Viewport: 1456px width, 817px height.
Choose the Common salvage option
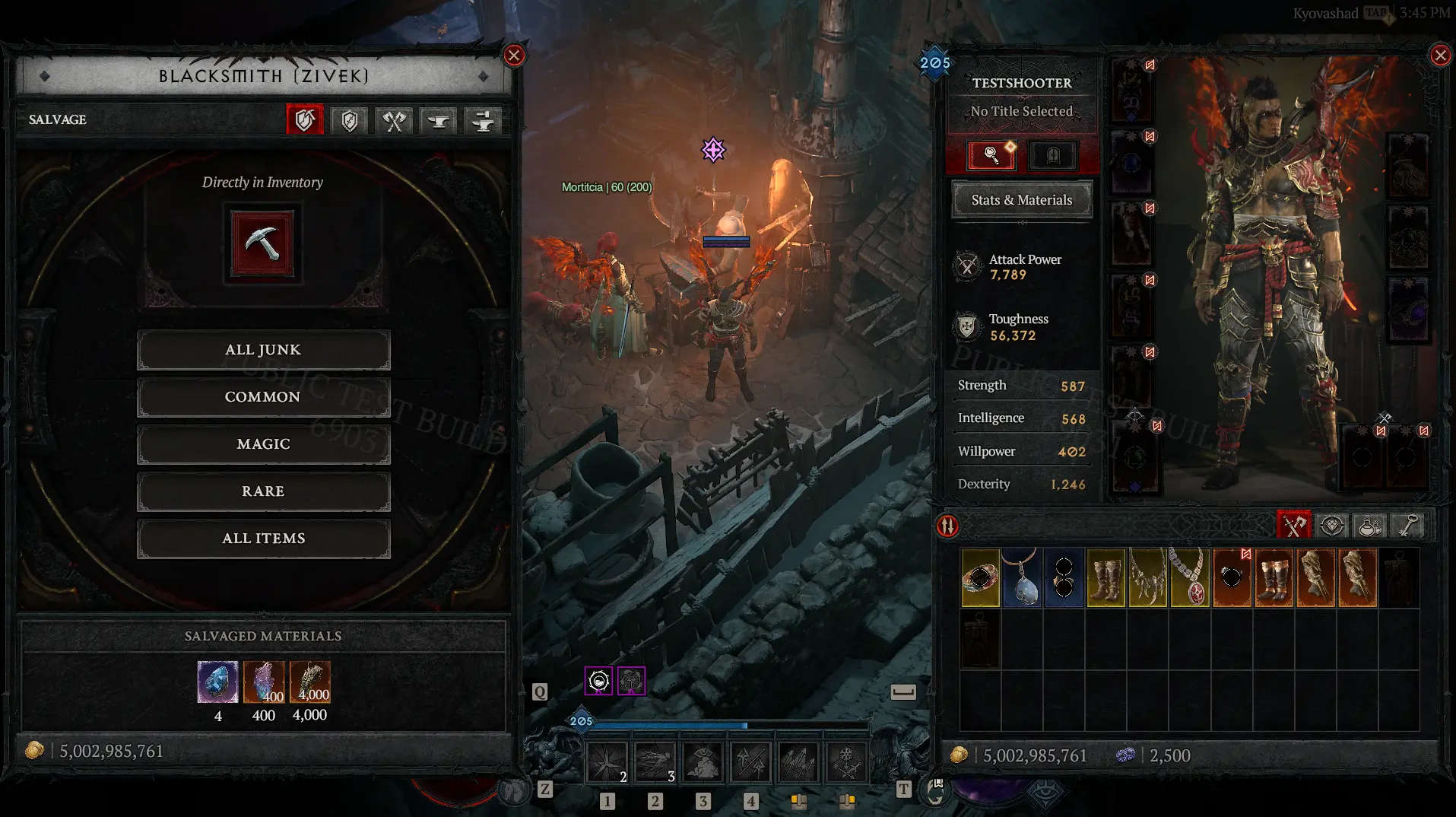263,397
